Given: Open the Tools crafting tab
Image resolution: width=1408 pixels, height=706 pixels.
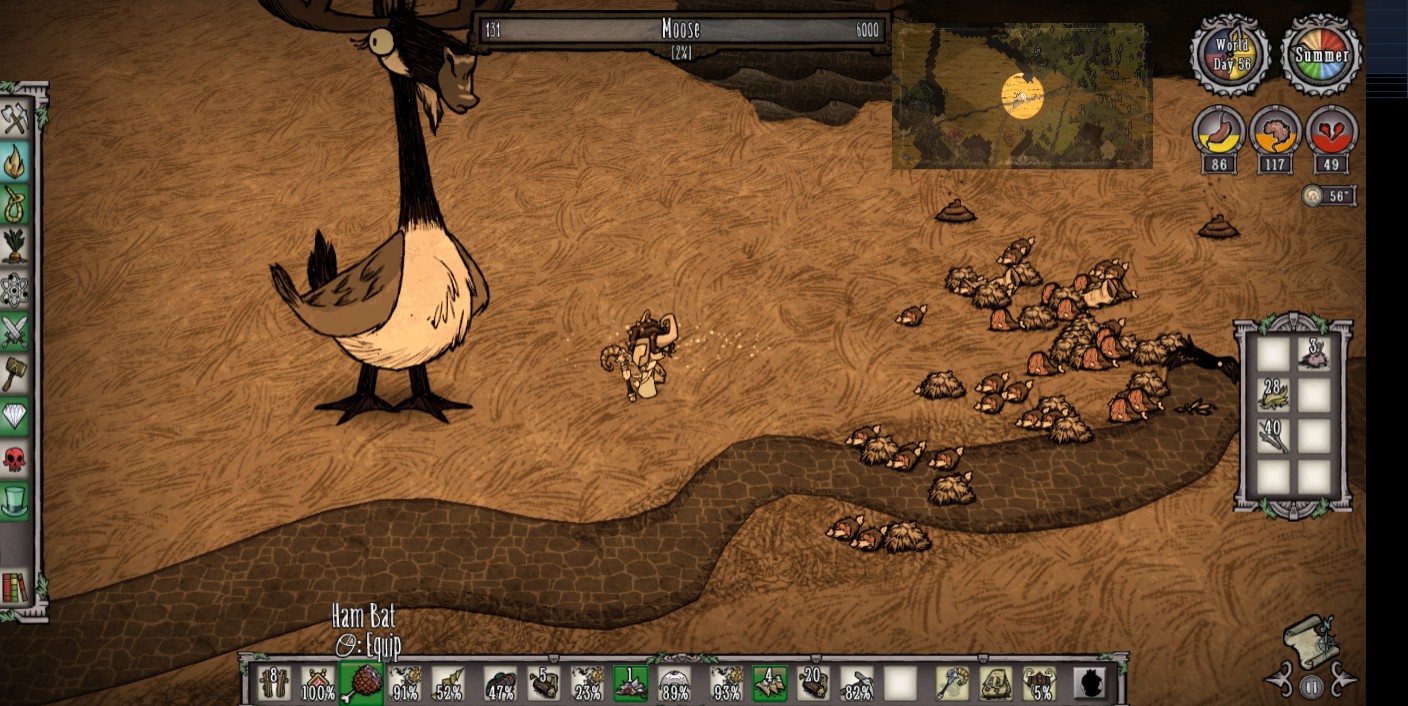Looking at the screenshot, I should [x=15, y=119].
